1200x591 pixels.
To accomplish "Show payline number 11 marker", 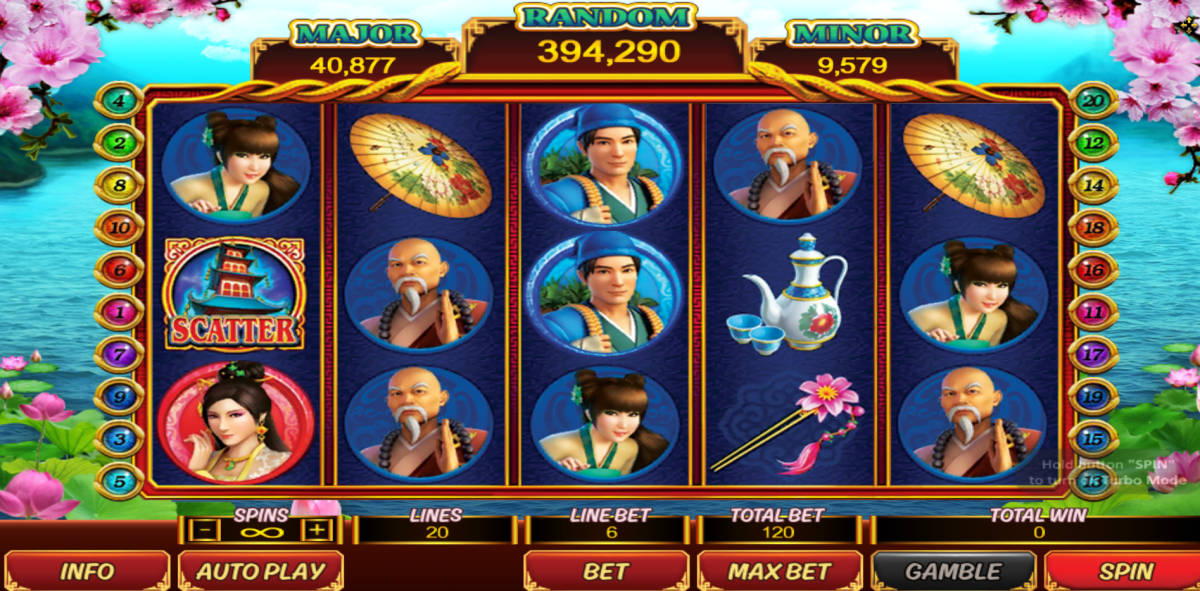I will pyautogui.click(x=1094, y=312).
